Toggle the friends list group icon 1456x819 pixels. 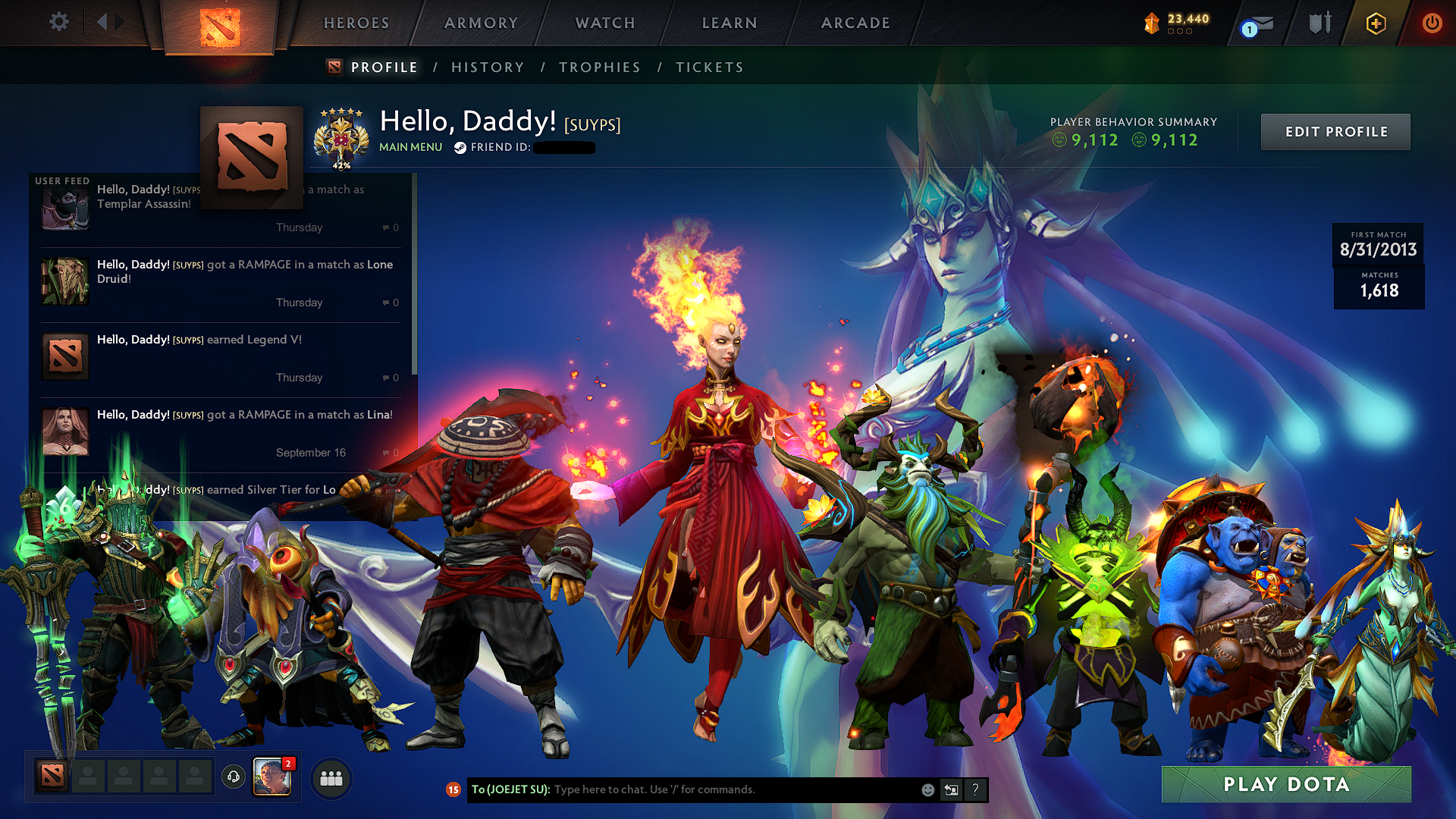[x=331, y=779]
